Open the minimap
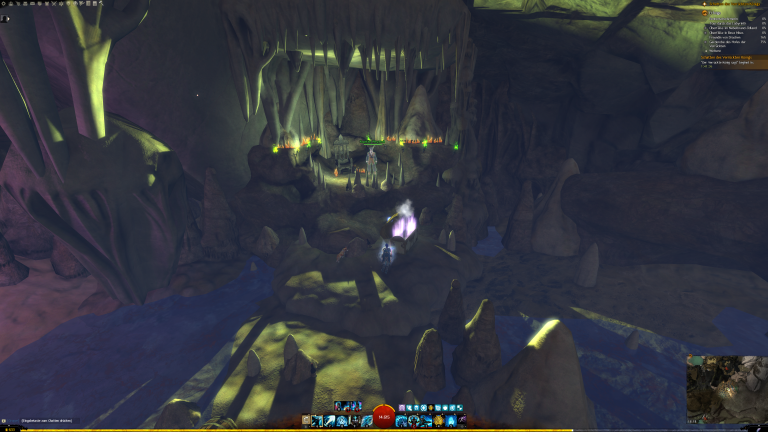This screenshot has width=768, height=432. pyautogui.click(x=726, y=389)
